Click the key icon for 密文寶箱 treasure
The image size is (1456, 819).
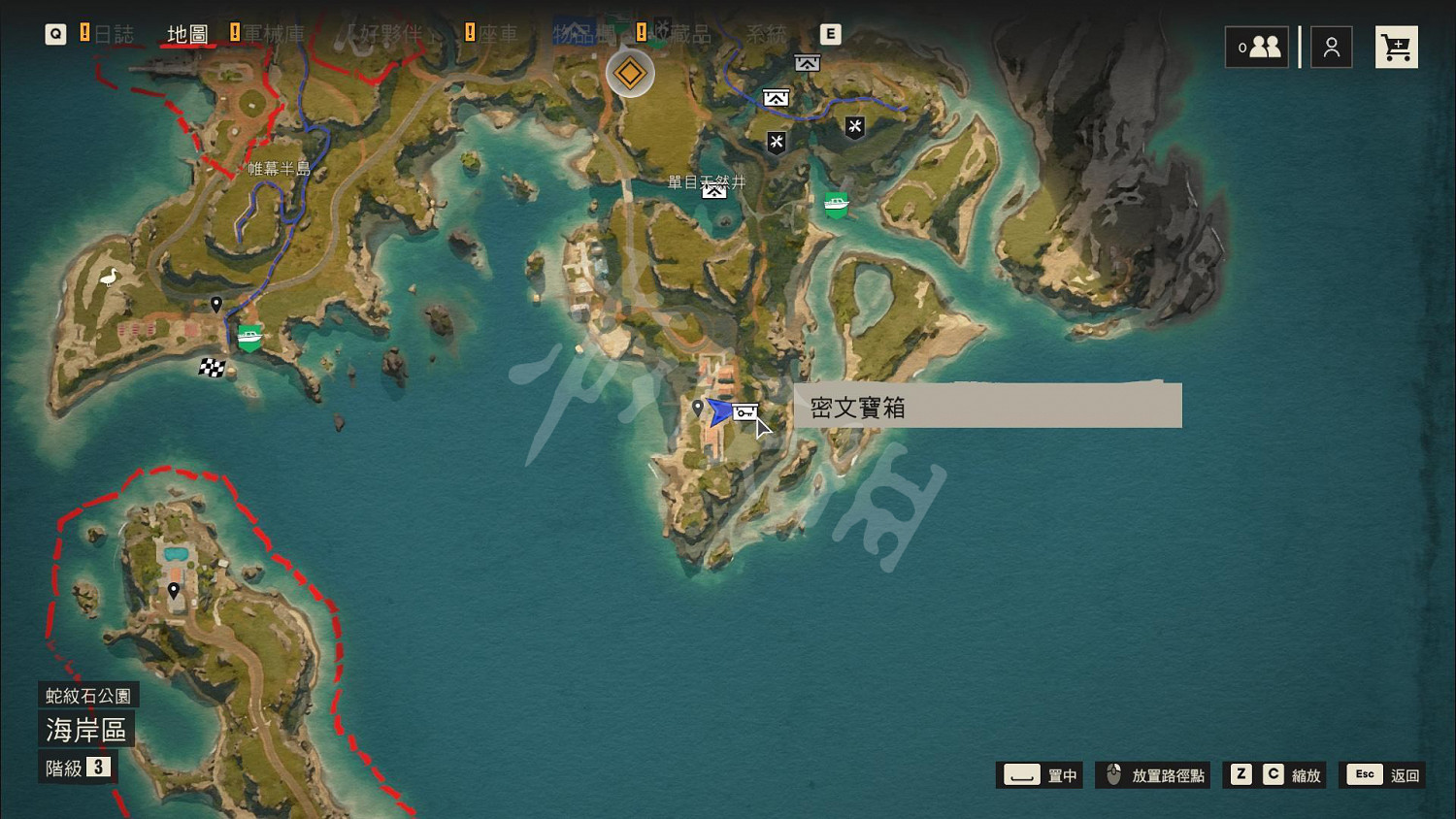(744, 413)
